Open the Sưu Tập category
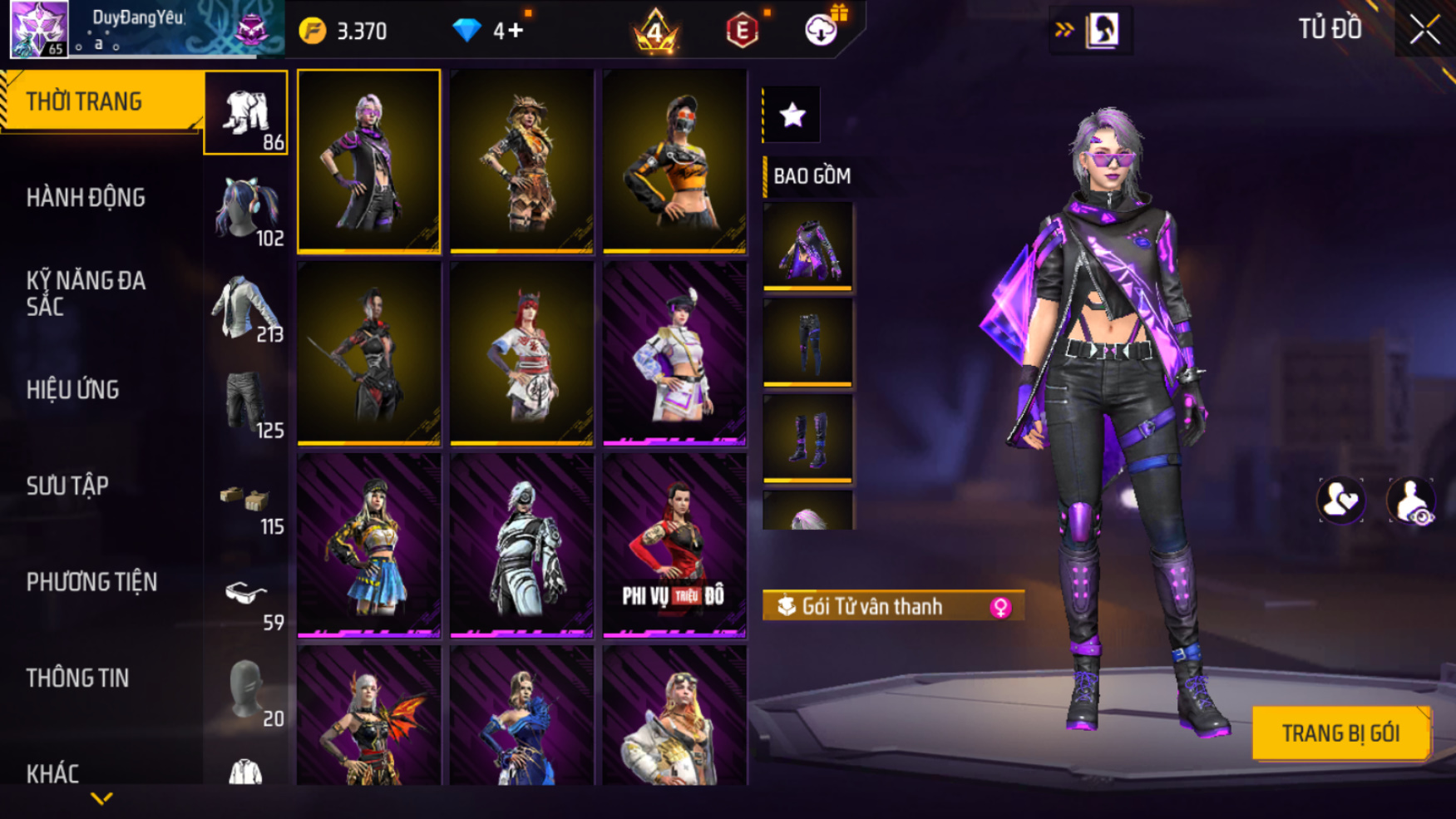The image size is (1456, 819). (x=67, y=486)
